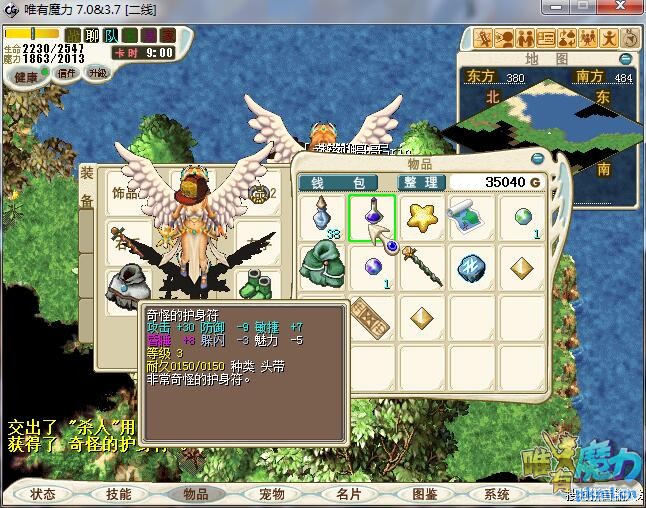Select the yellow star item slot
The height and width of the screenshot is (508, 646).
(x=421, y=216)
